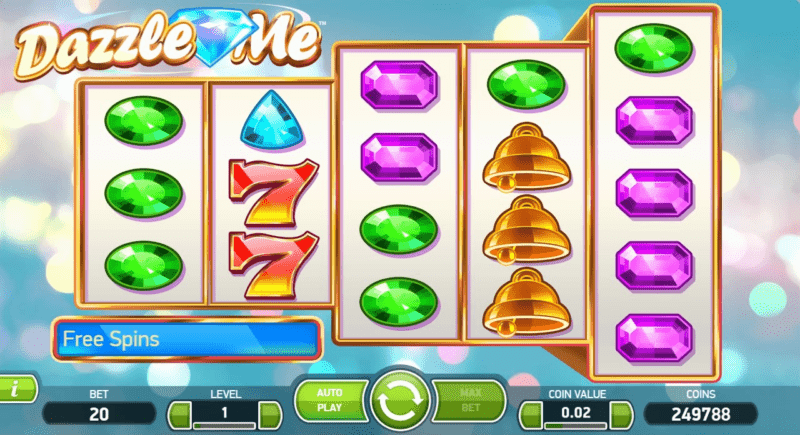Increase the bet level
This screenshot has height=435, width=800.
point(267,412)
